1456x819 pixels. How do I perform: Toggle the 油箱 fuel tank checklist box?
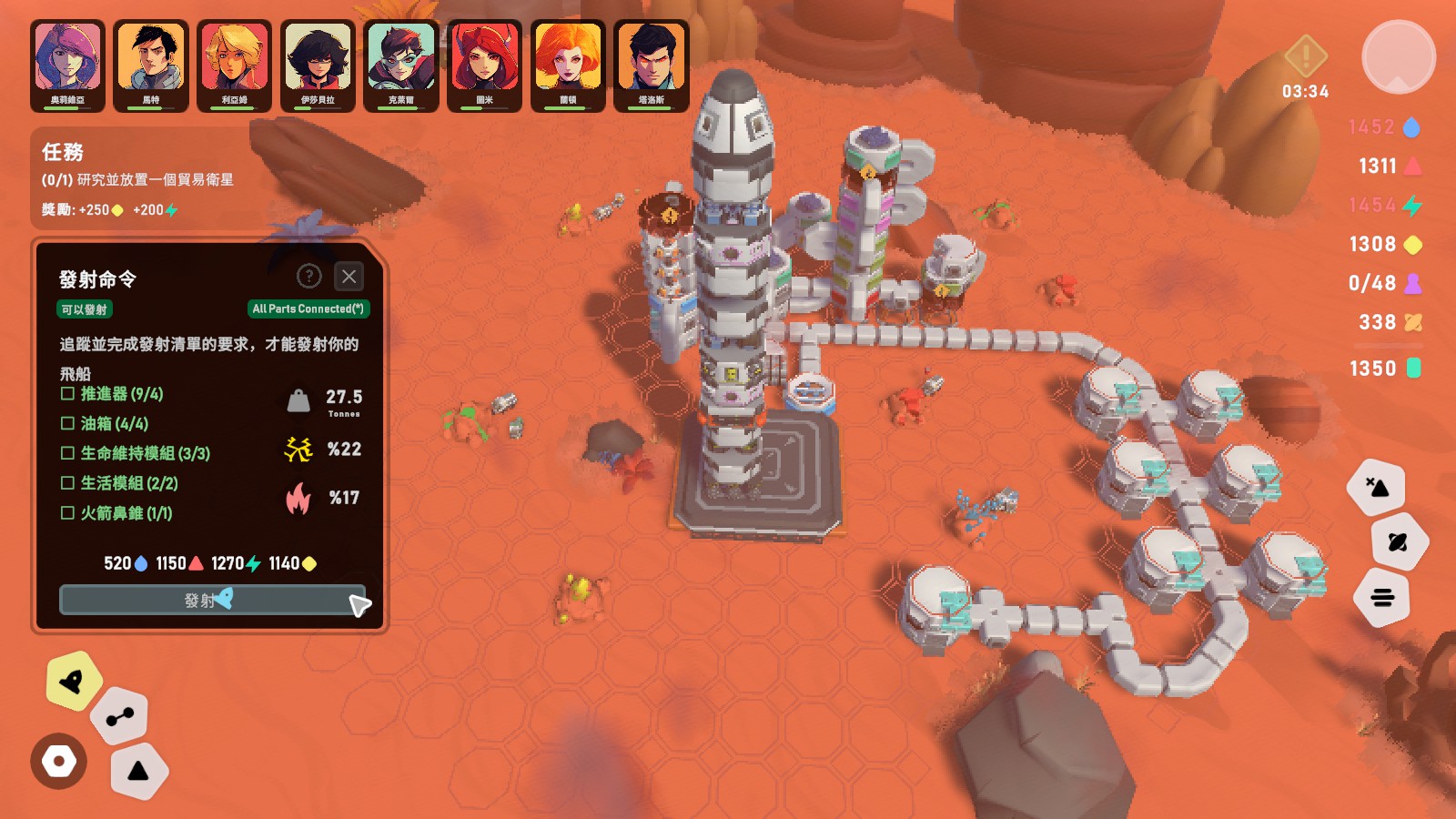coord(67,423)
